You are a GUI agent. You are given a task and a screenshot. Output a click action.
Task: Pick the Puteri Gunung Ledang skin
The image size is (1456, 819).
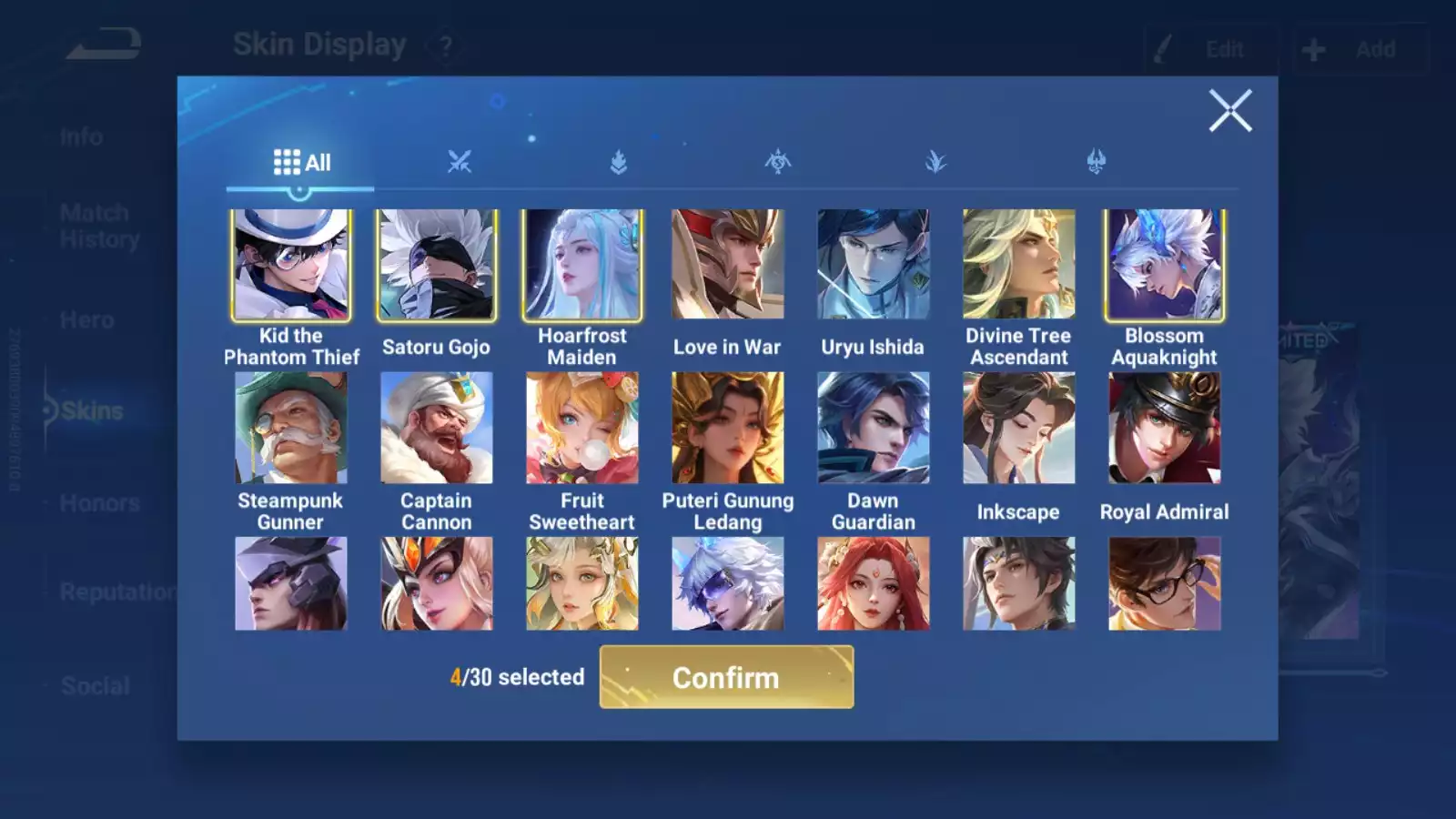click(728, 428)
